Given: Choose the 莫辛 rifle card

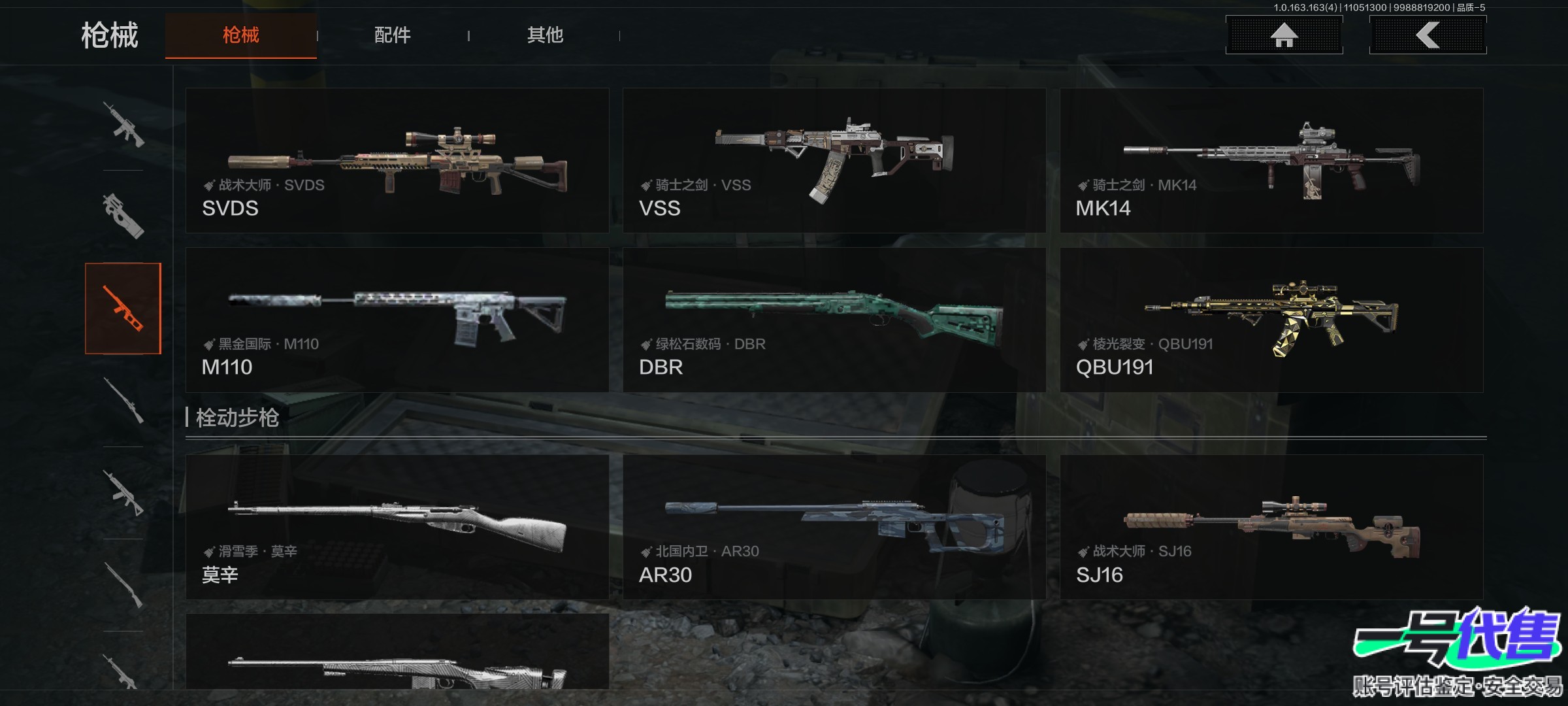Looking at the screenshot, I should [x=397, y=527].
